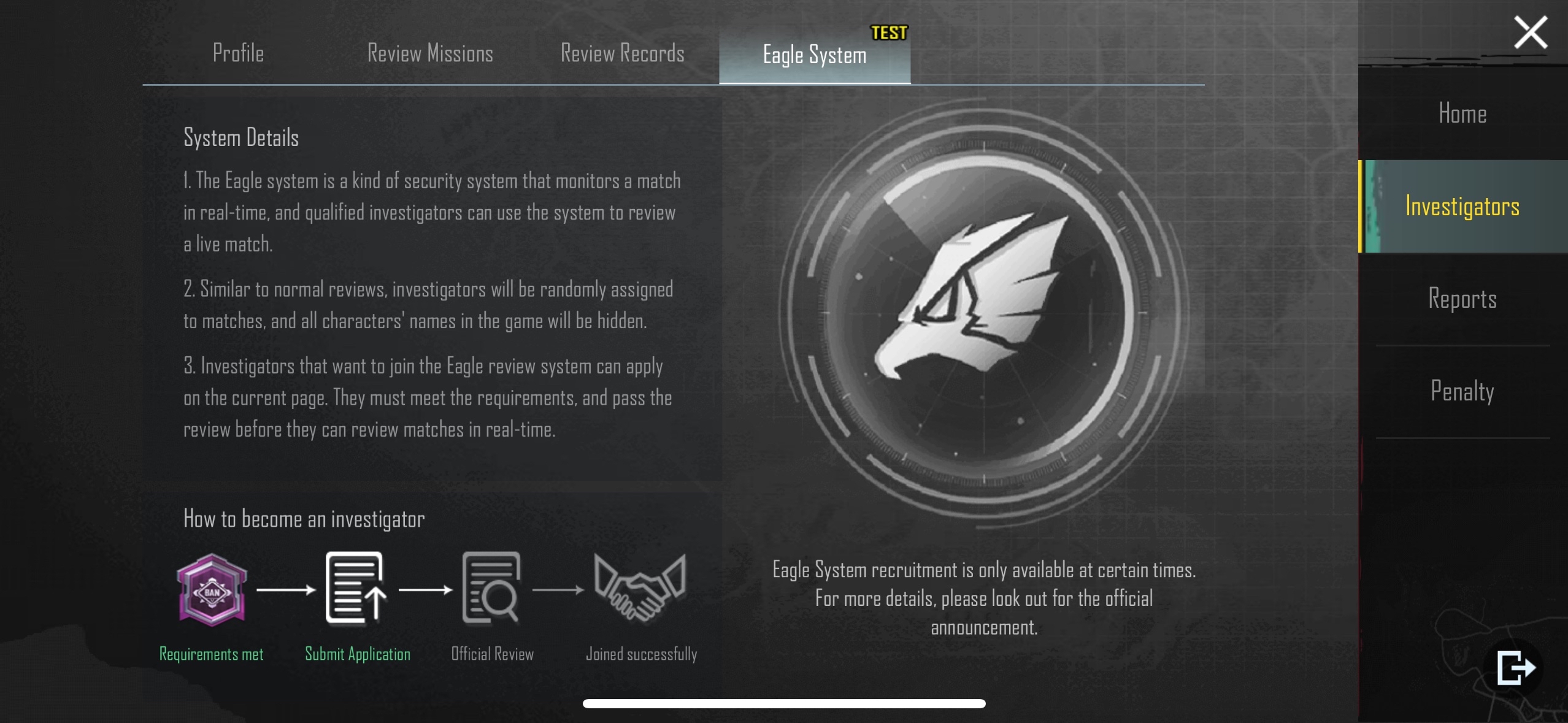This screenshot has width=1568, height=723.
Task: Close the panel with the X button
Action: (x=1530, y=33)
